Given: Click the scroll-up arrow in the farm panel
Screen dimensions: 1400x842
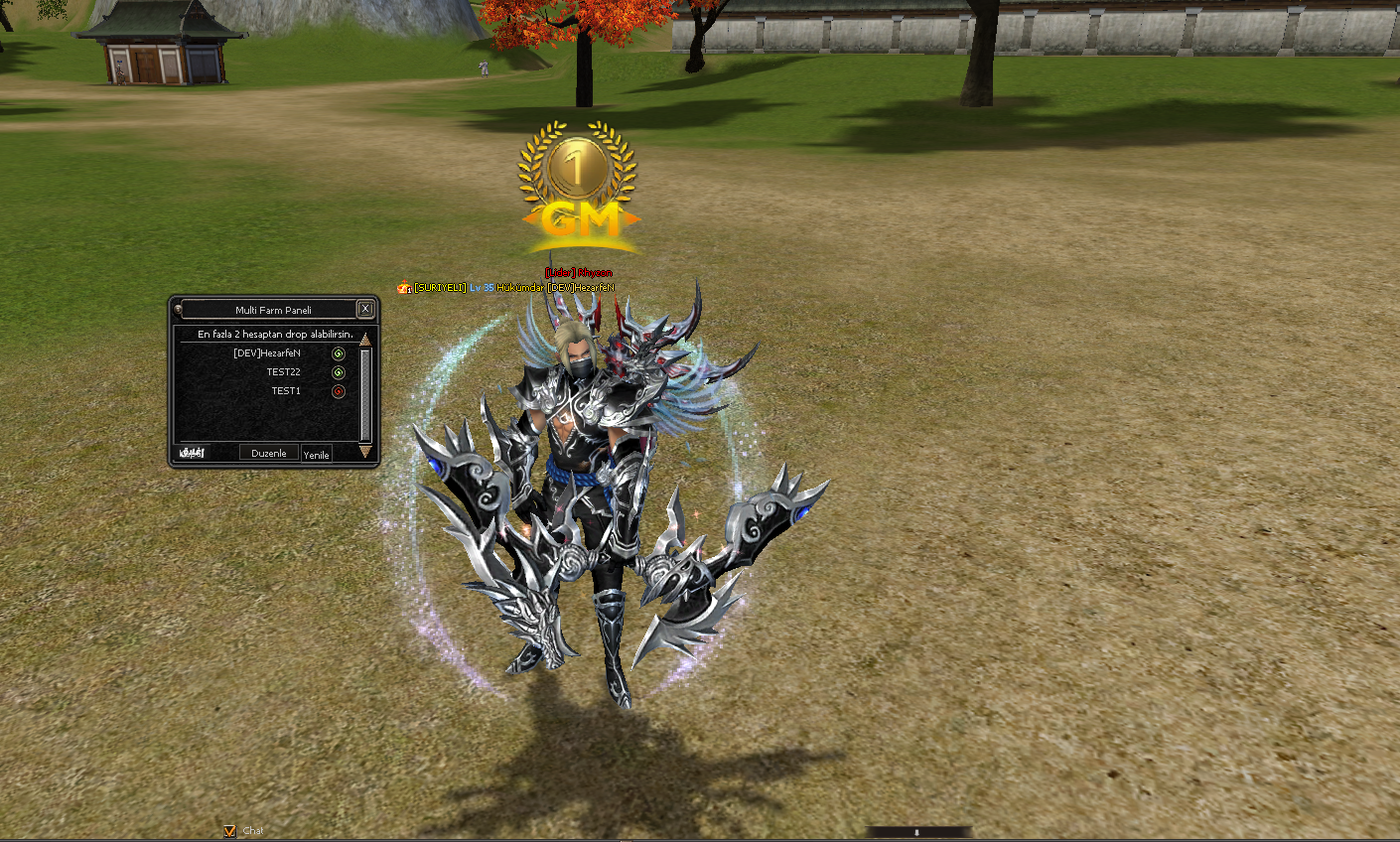Looking at the screenshot, I should tap(365, 340).
